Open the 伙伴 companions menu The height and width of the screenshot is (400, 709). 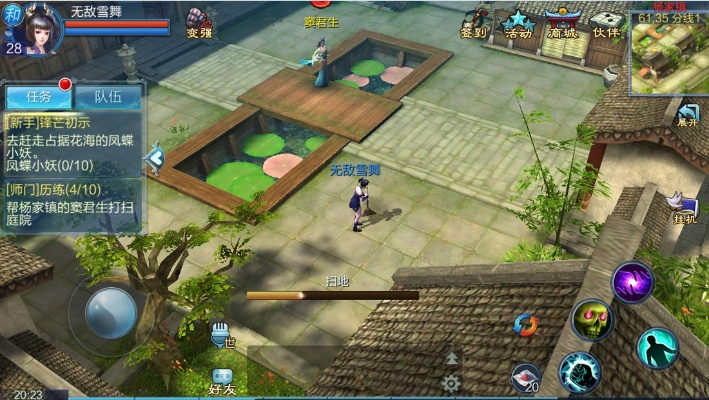click(605, 23)
